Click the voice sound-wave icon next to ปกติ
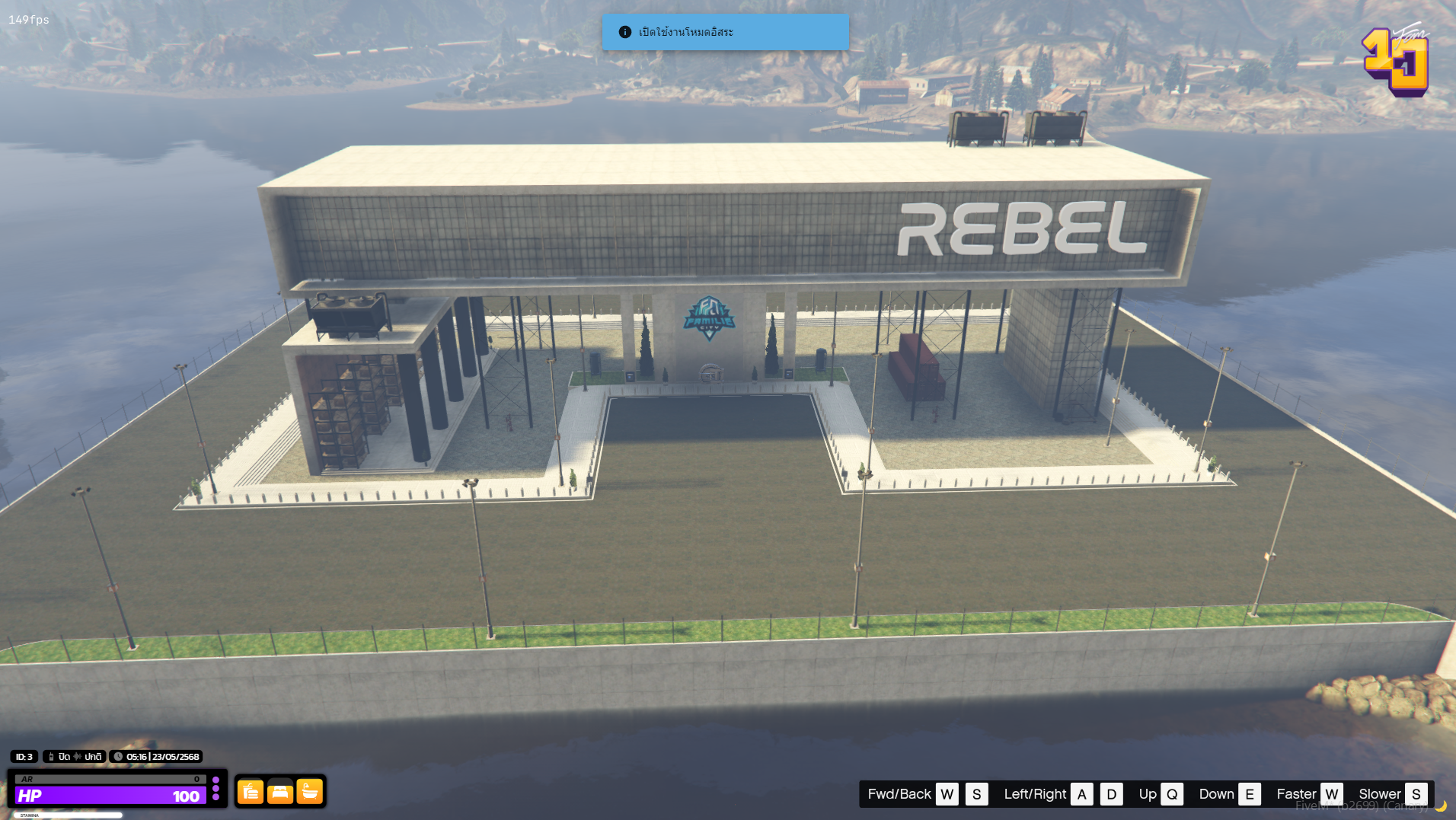1456x820 pixels. point(77,756)
